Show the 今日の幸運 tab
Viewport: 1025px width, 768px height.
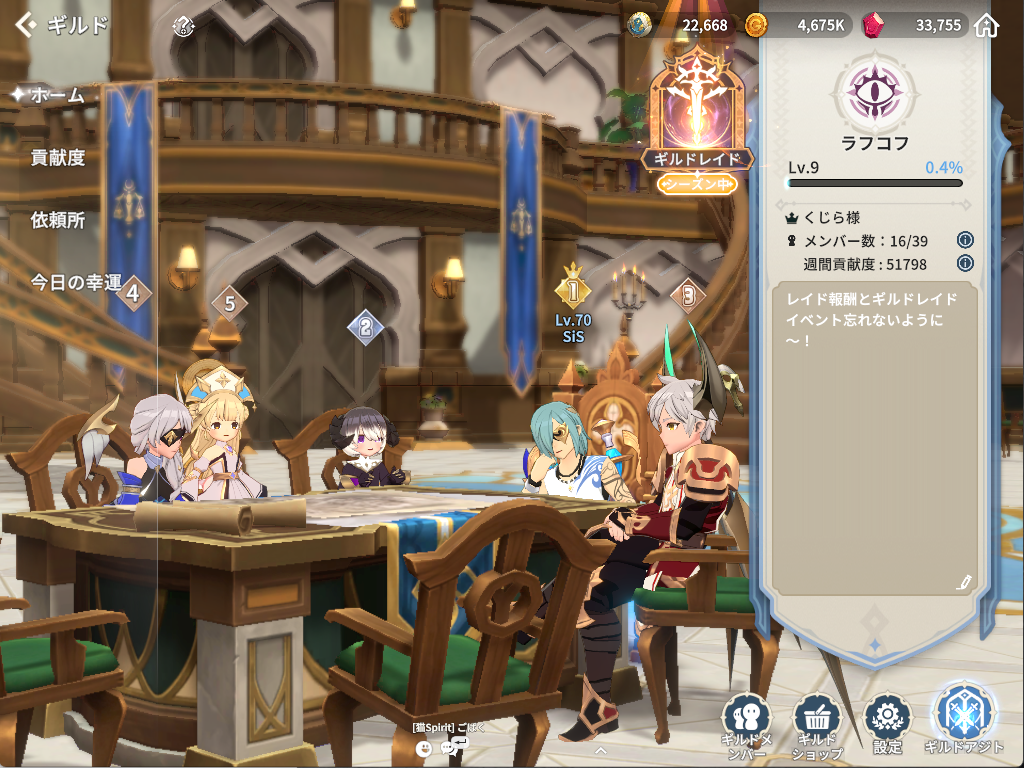76,282
